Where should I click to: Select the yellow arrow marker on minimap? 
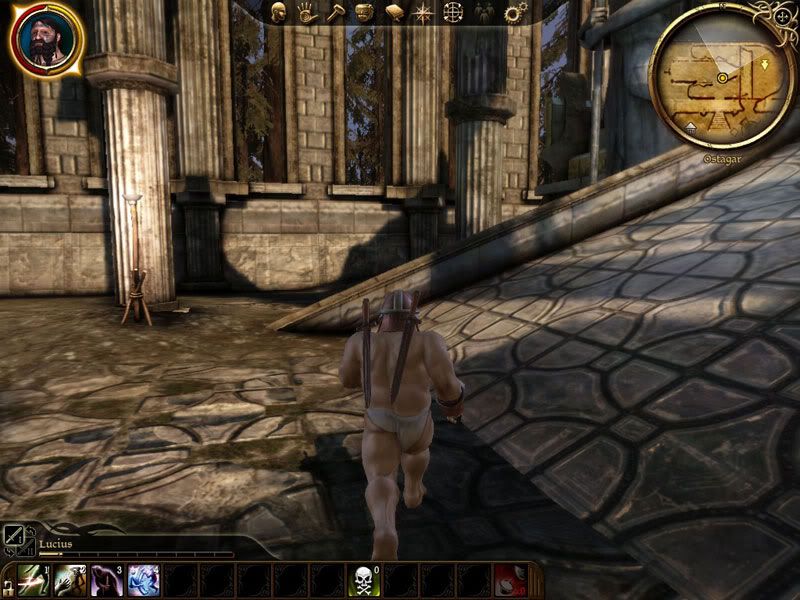[x=765, y=62]
